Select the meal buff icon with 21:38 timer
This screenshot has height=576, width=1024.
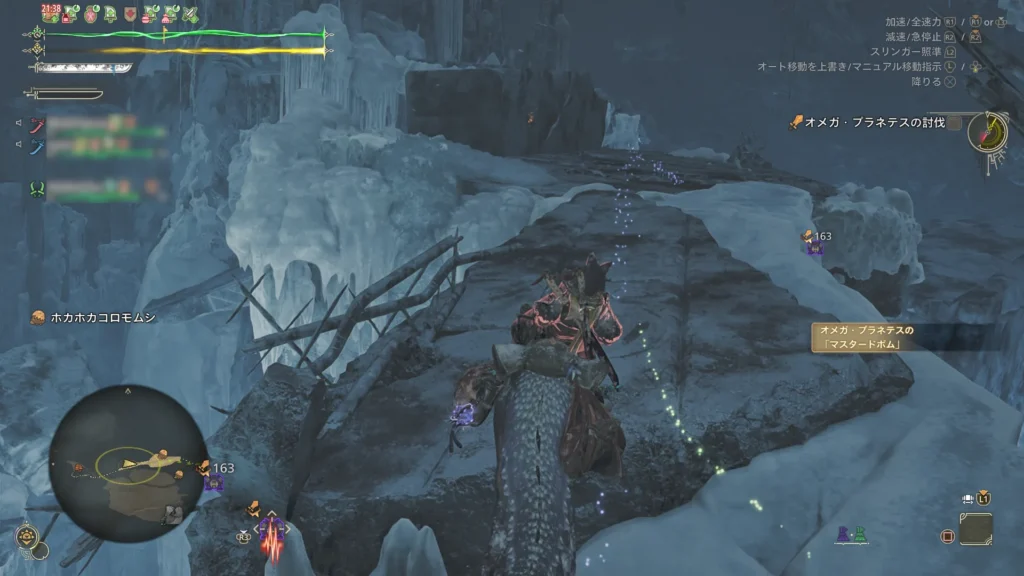pyautogui.click(x=50, y=14)
